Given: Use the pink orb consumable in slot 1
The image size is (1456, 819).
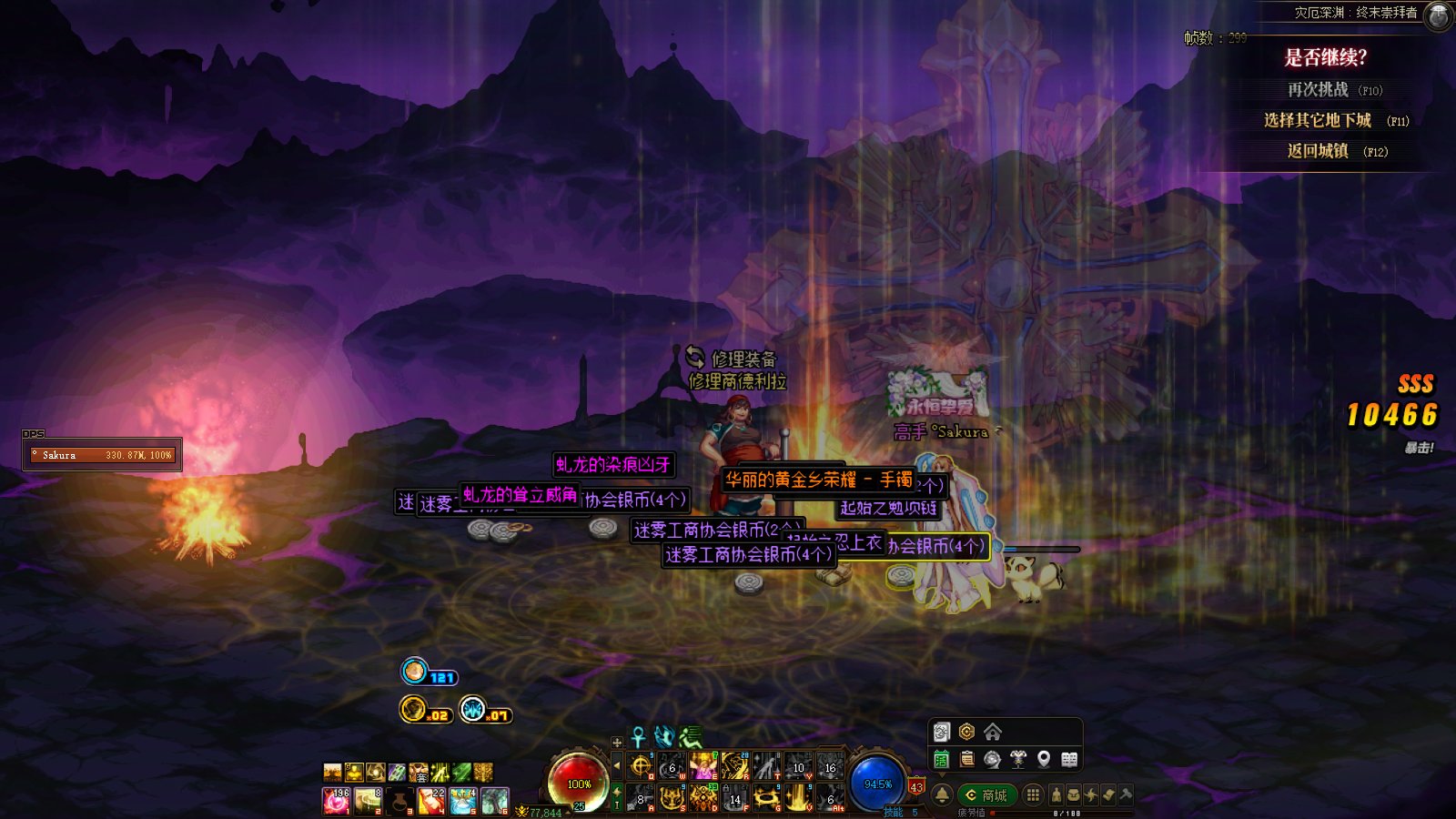Looking at the screenshot, I should (336, 801).
